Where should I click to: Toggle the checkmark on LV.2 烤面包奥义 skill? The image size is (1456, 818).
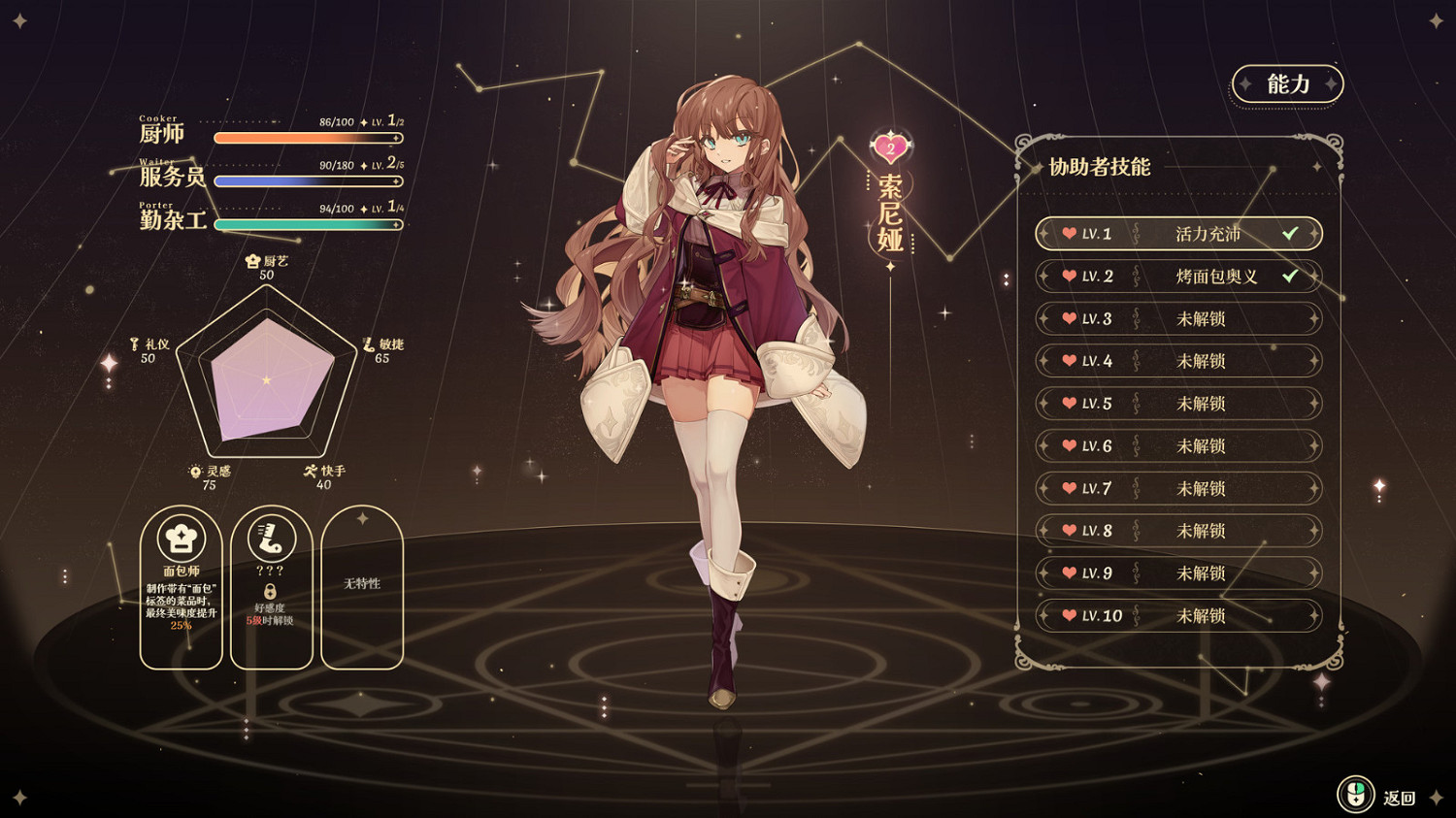pos(1289,277)
